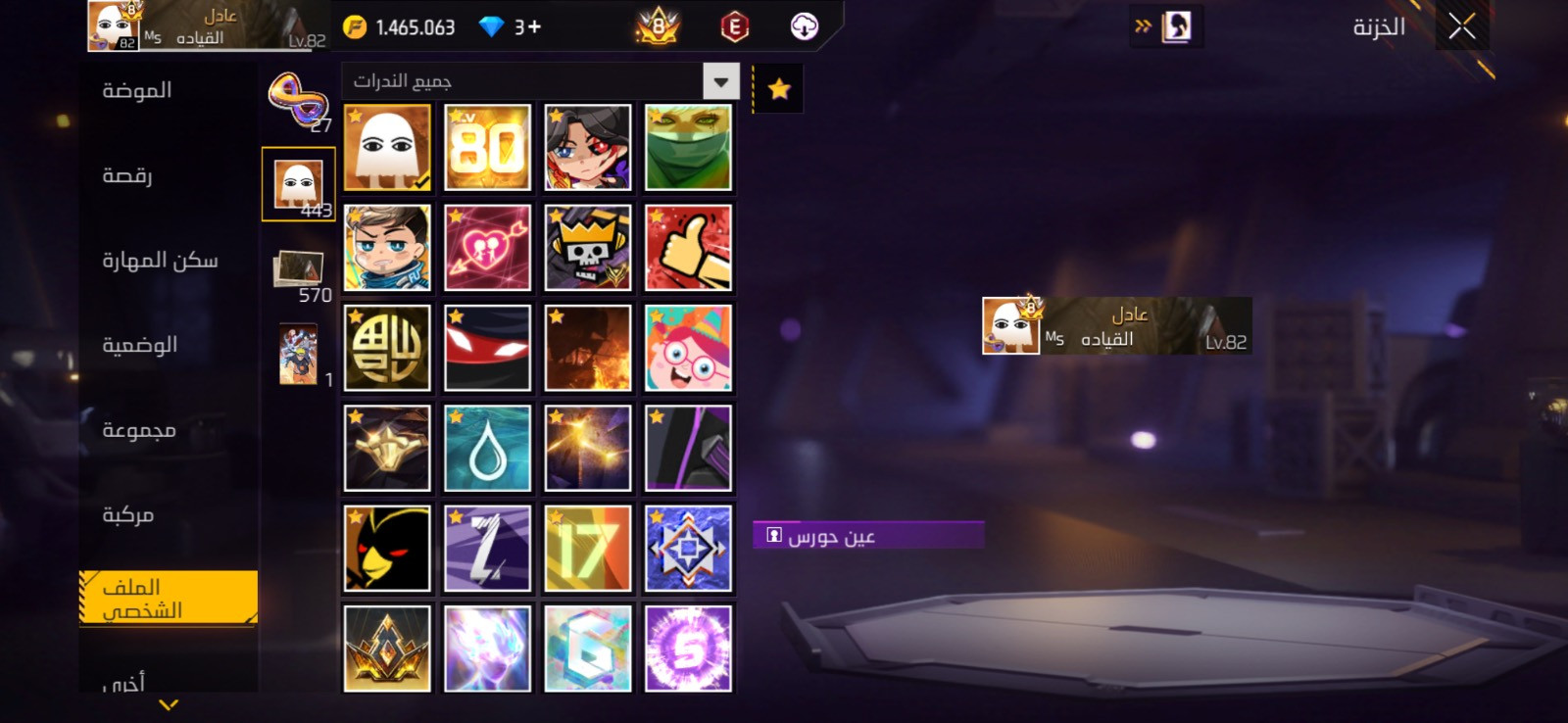This screenshot has width=1568, height=723.
Task: Open the vehicle category
Action: [128, 515]
